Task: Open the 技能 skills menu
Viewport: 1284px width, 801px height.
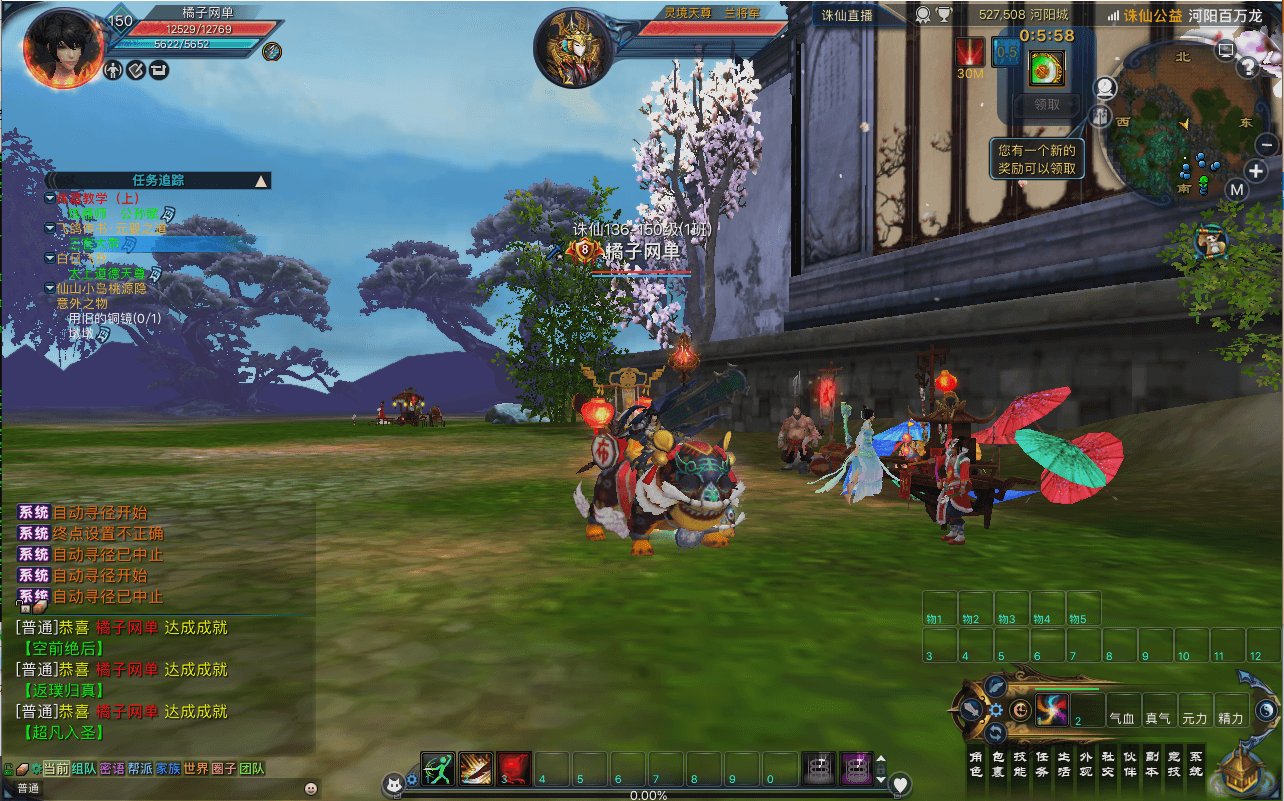Action: coord(1020,764)
